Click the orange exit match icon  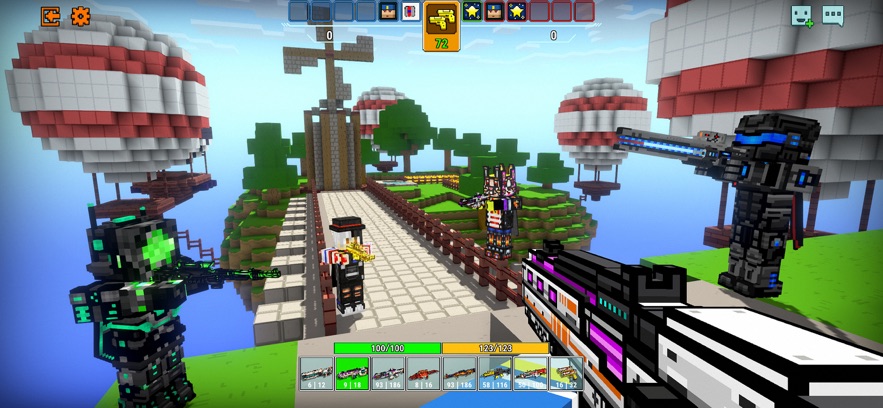coord(50,16)
